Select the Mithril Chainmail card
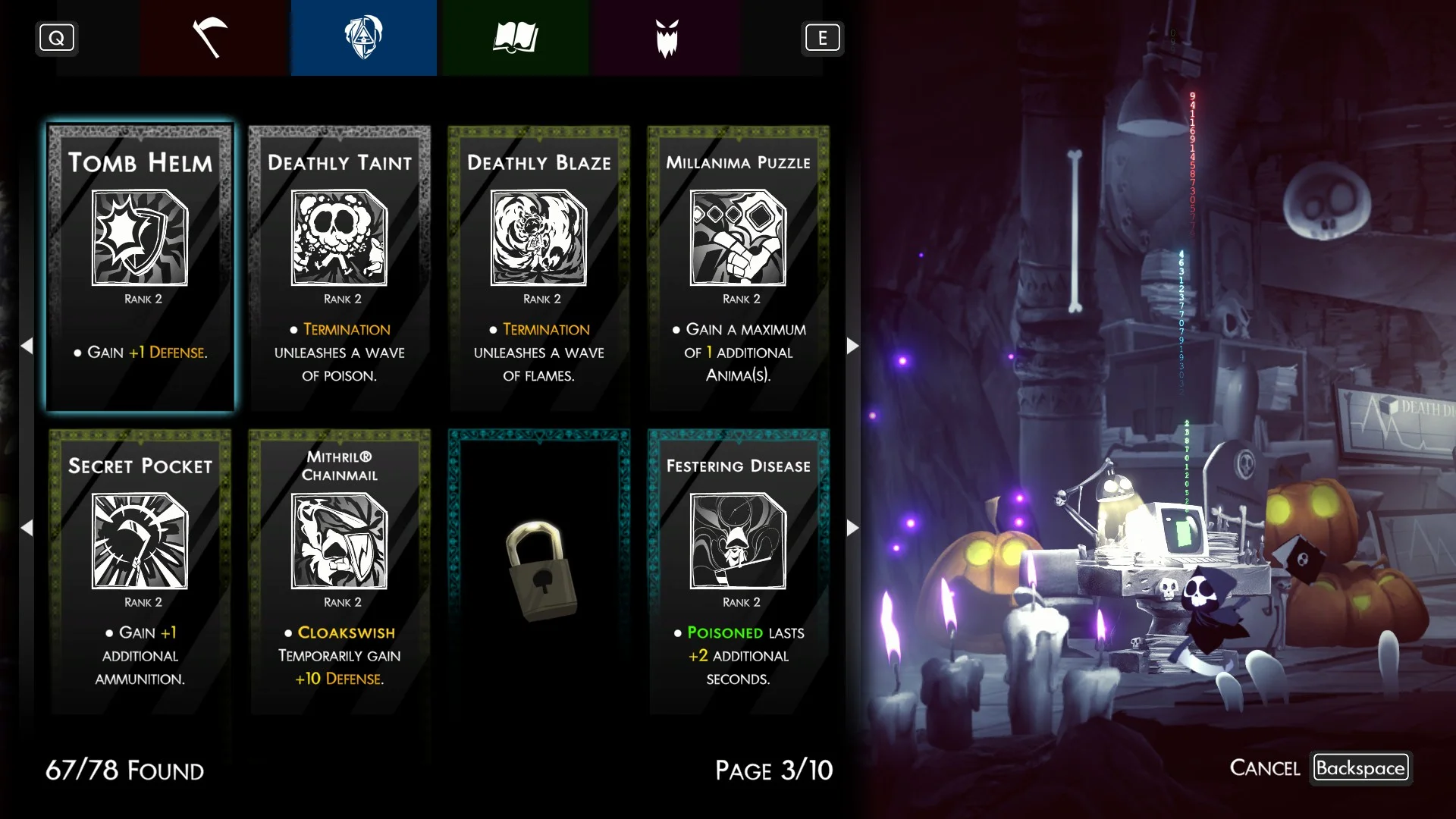1456x819 pixels. pyautogui.click(x=340, y=571)
